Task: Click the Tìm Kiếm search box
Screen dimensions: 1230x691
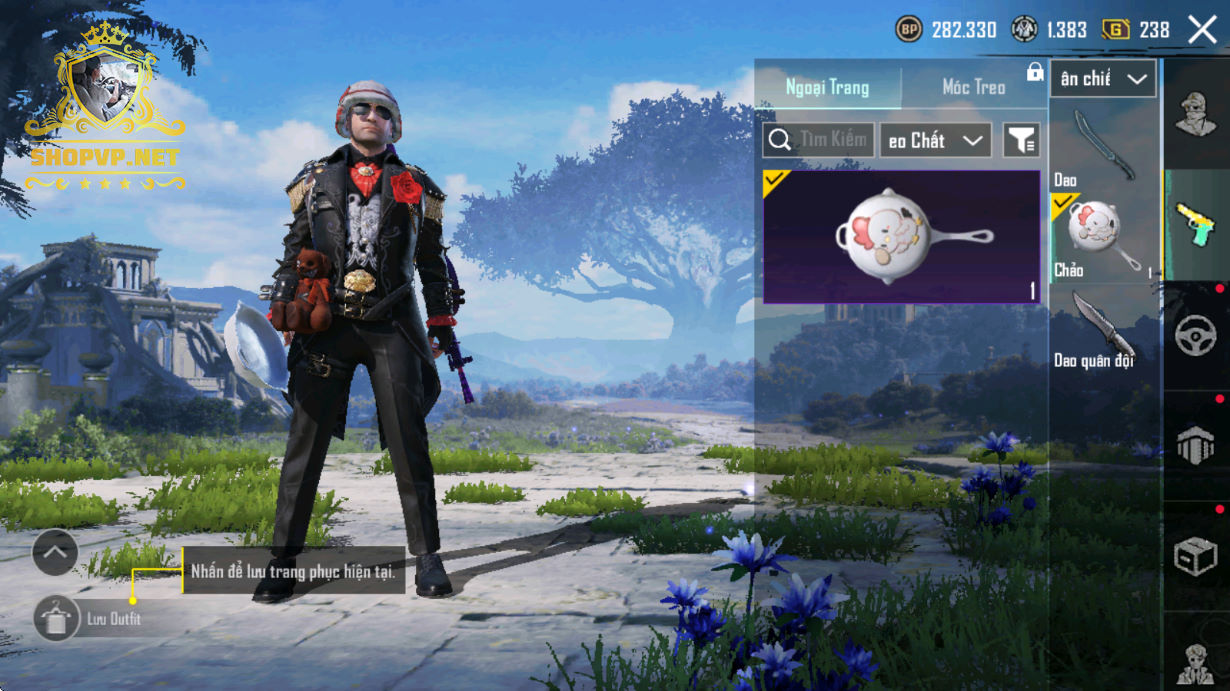Action: coord(819,140)
